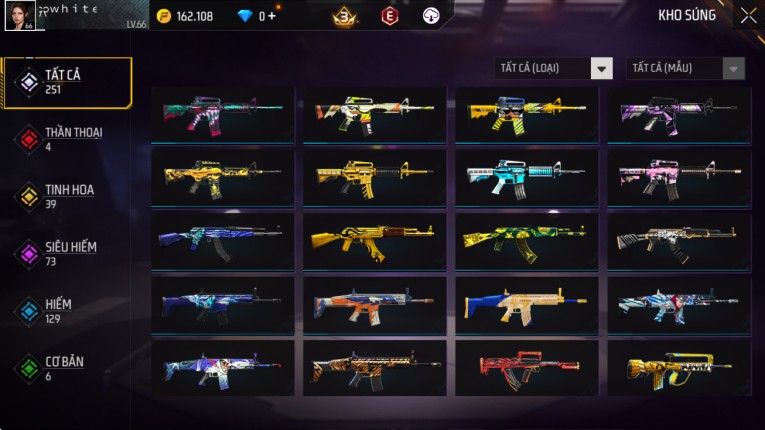Select the orange and white SCAR skin
765x430 pixels.
tap(375, 305)
